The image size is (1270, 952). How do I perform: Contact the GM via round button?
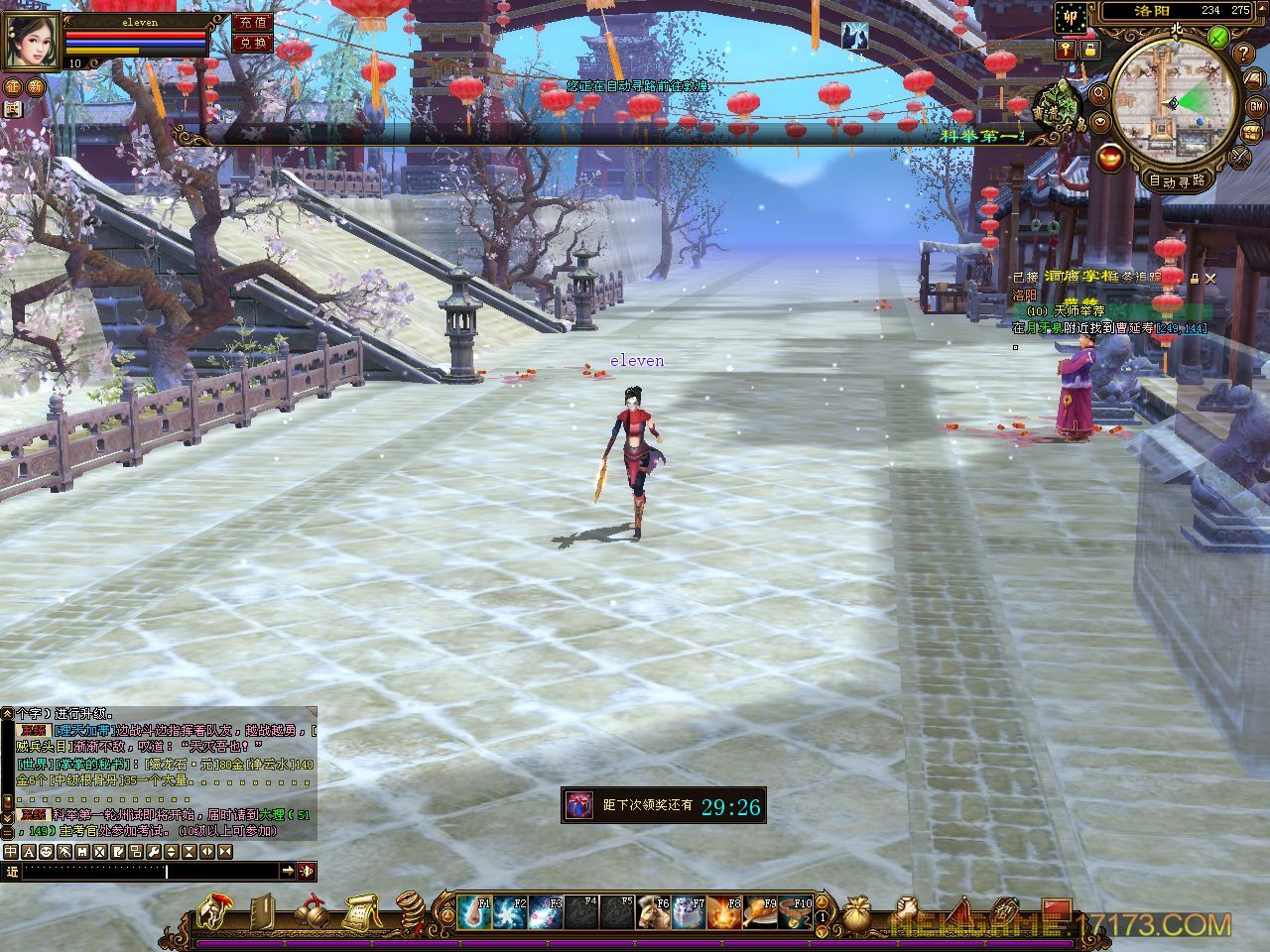(x=1255, y=106)
